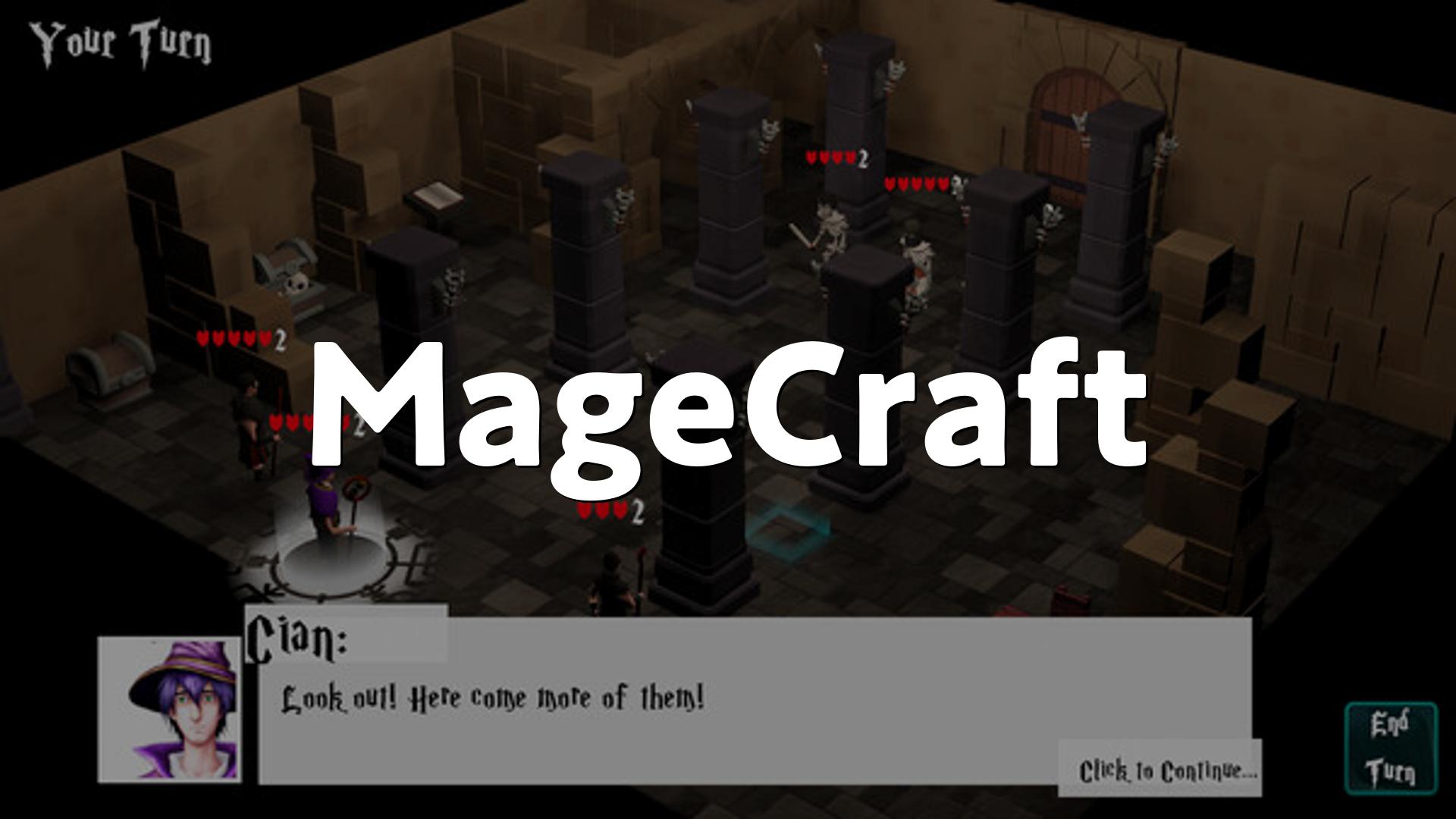Select Cian, the purple-hat mage unit
The image size is (1456, 819).
[325, 504]
